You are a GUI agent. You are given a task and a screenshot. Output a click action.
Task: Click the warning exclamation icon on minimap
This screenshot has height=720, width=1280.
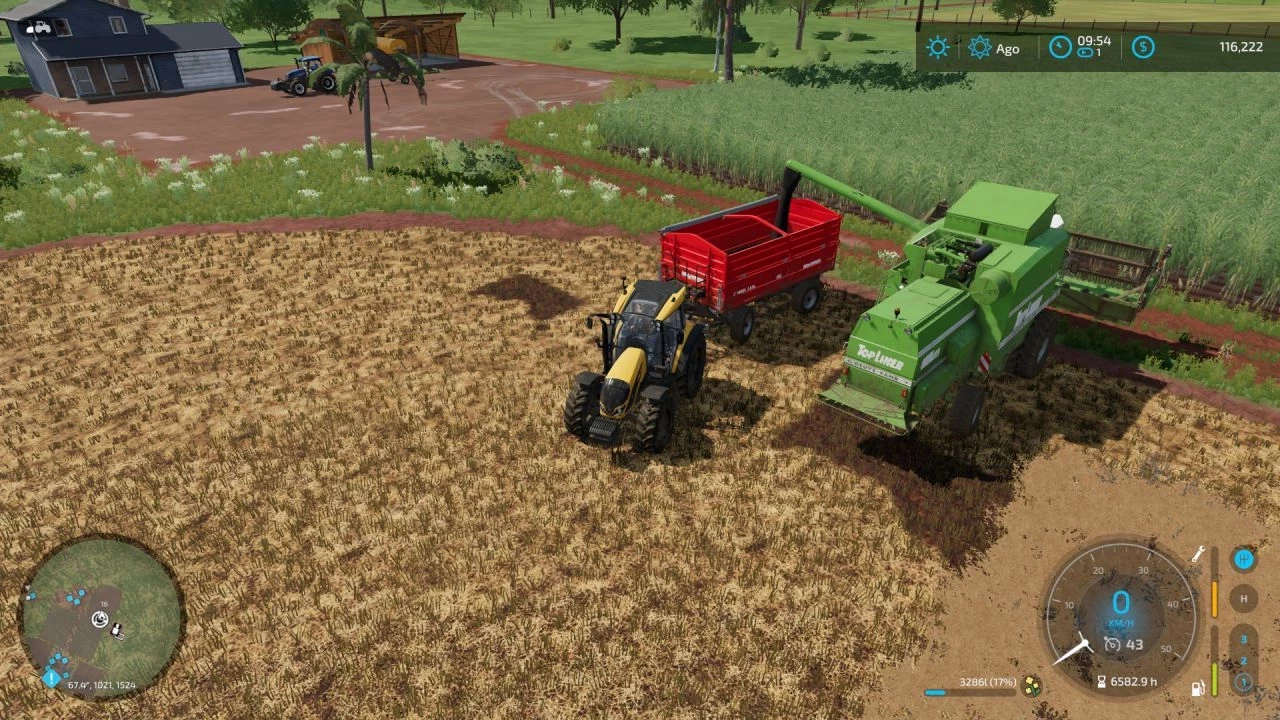coord(51,678)
